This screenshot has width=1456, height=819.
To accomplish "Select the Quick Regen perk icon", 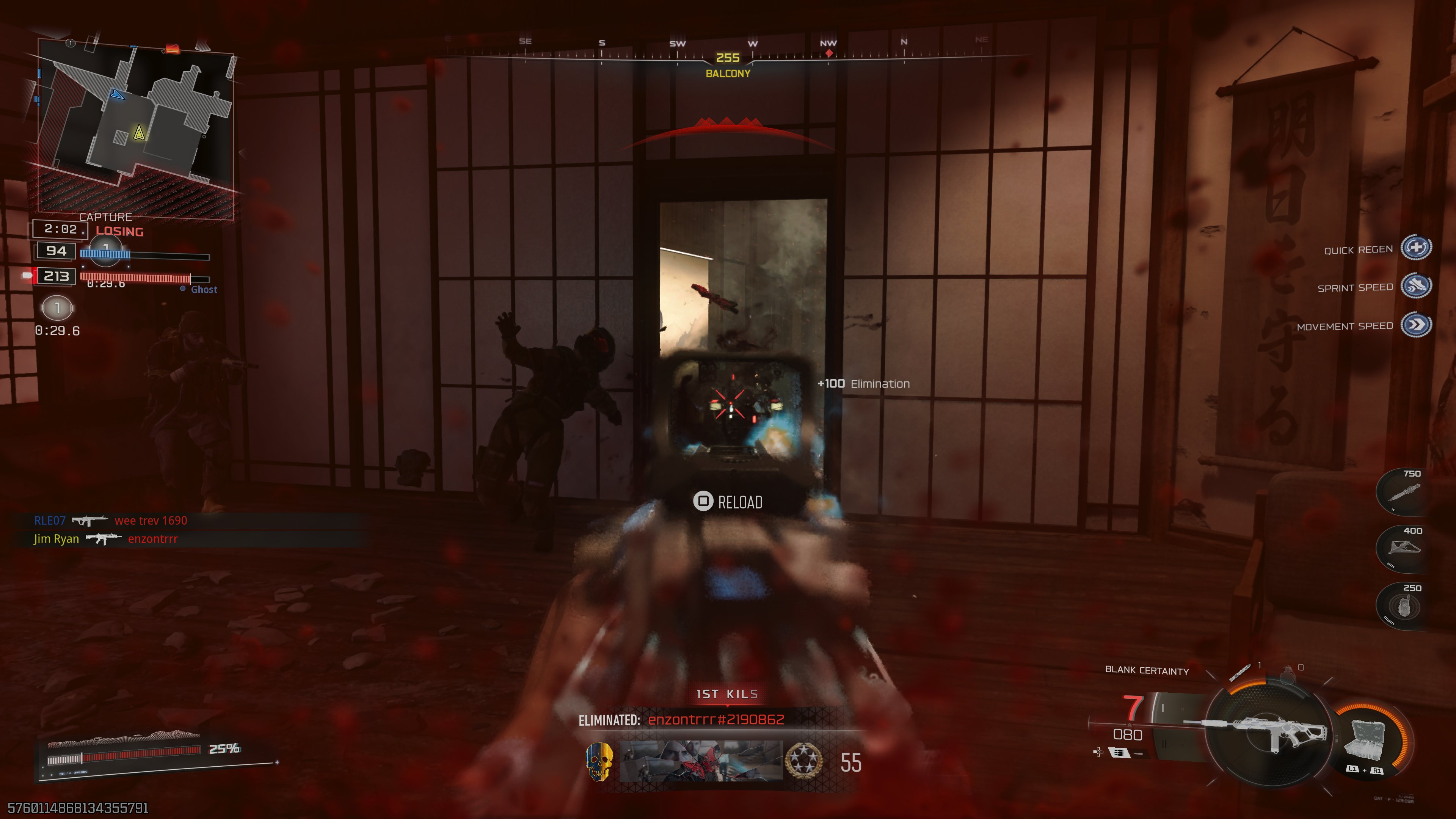I will 1416,248.
